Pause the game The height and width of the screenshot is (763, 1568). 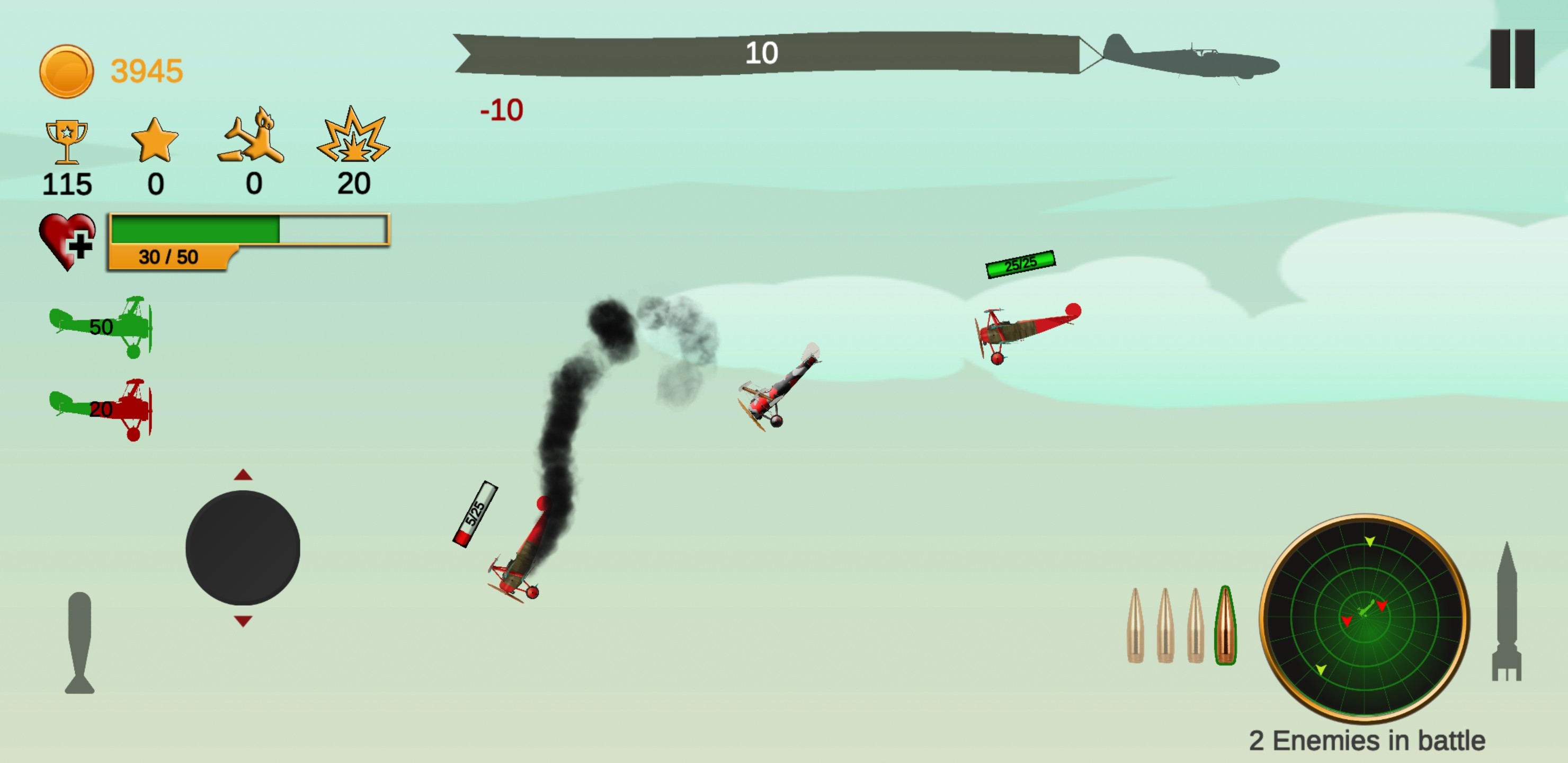[x=1512, y=58]
